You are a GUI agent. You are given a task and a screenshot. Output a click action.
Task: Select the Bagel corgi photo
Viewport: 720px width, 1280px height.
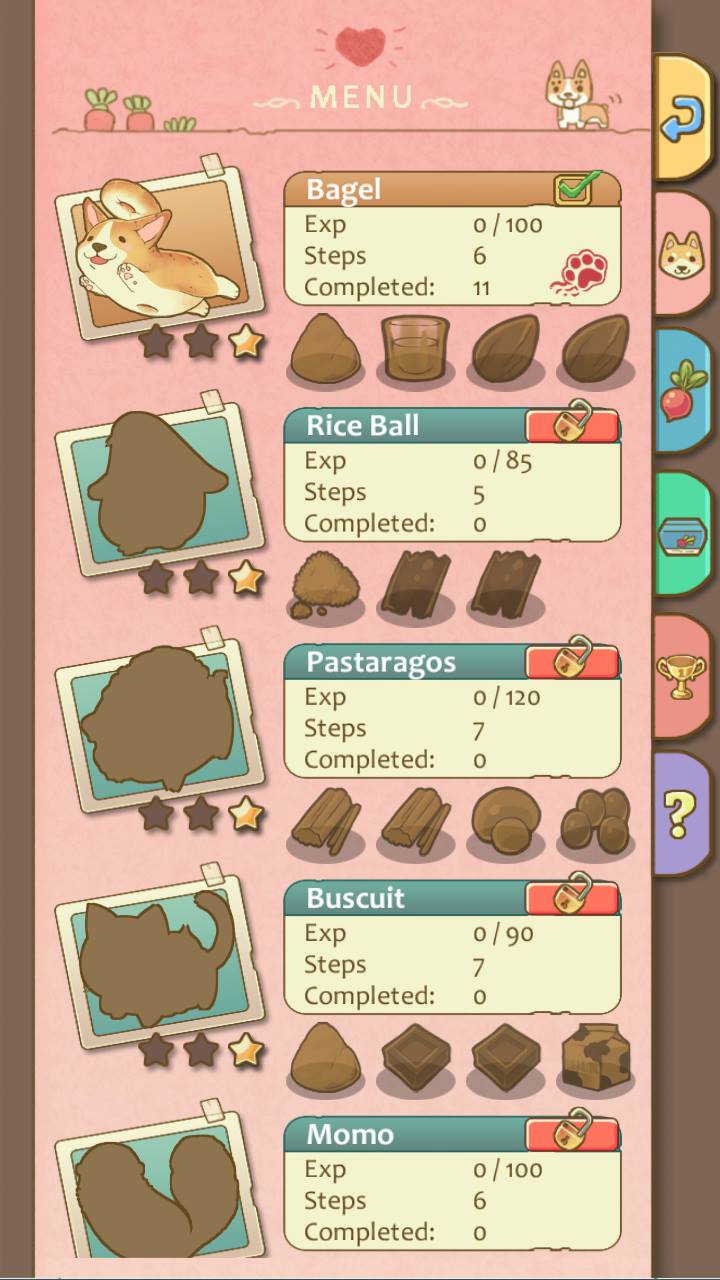click(160, 250)
